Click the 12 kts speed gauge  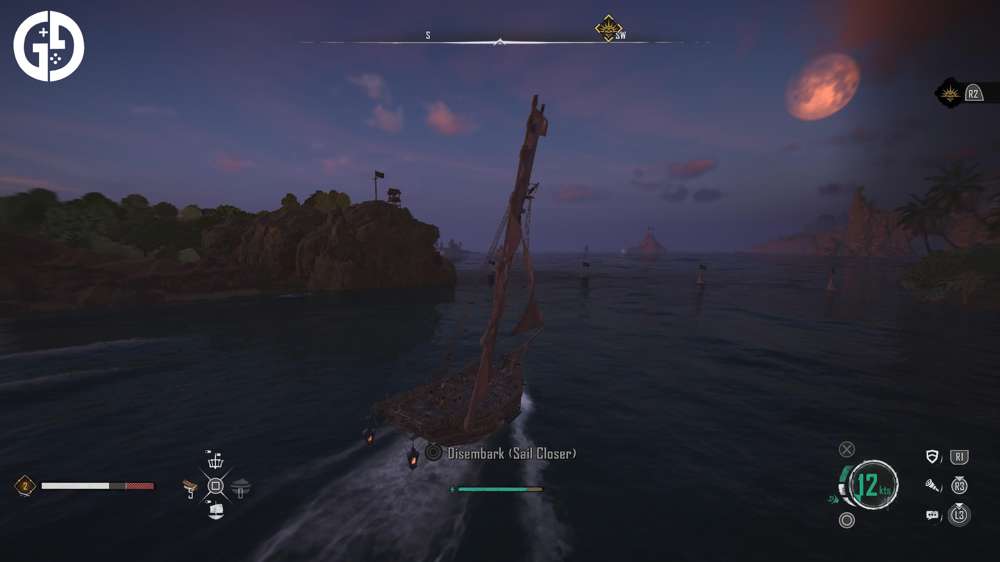point(871,487)
